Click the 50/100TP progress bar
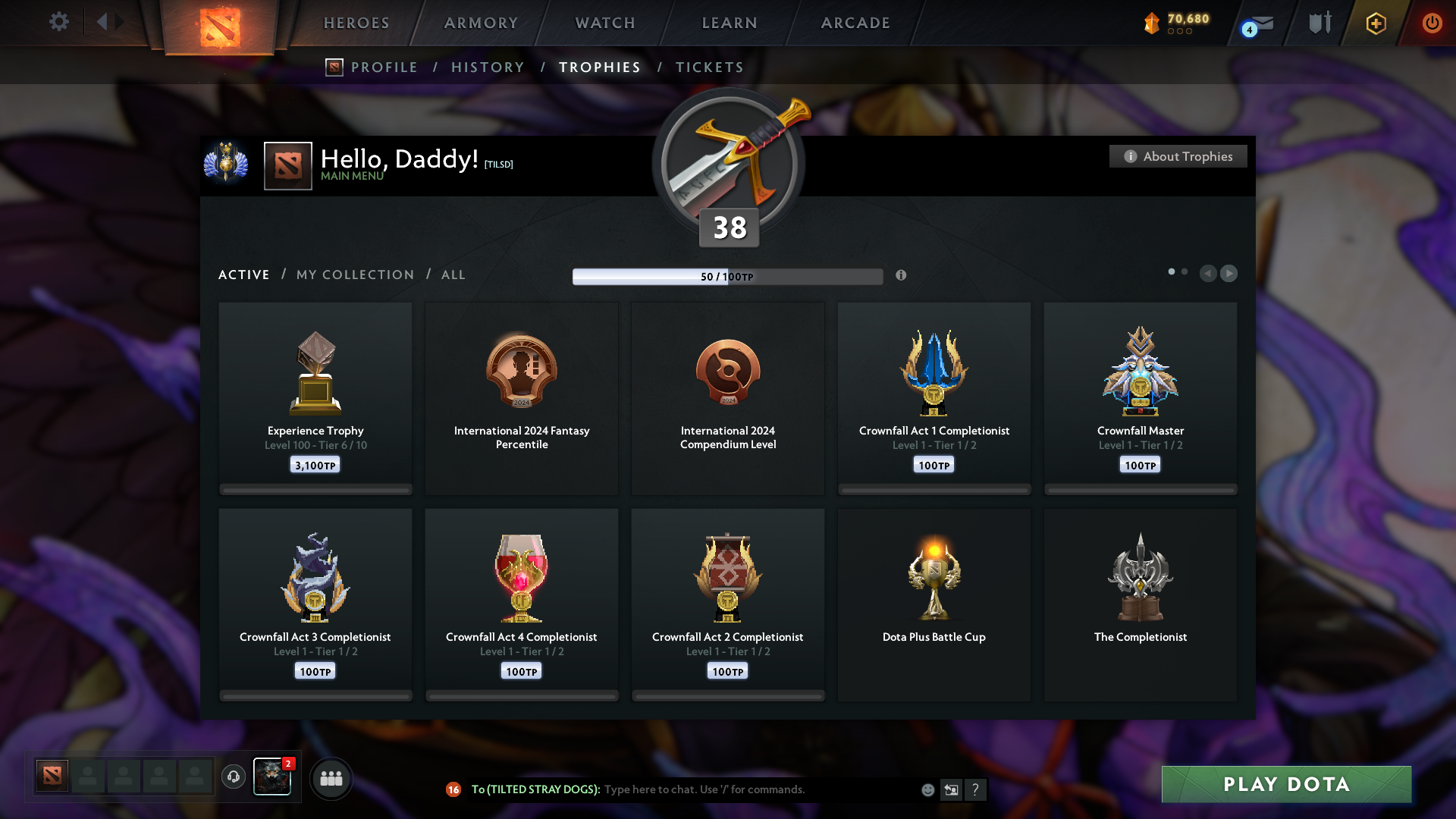 728,276
